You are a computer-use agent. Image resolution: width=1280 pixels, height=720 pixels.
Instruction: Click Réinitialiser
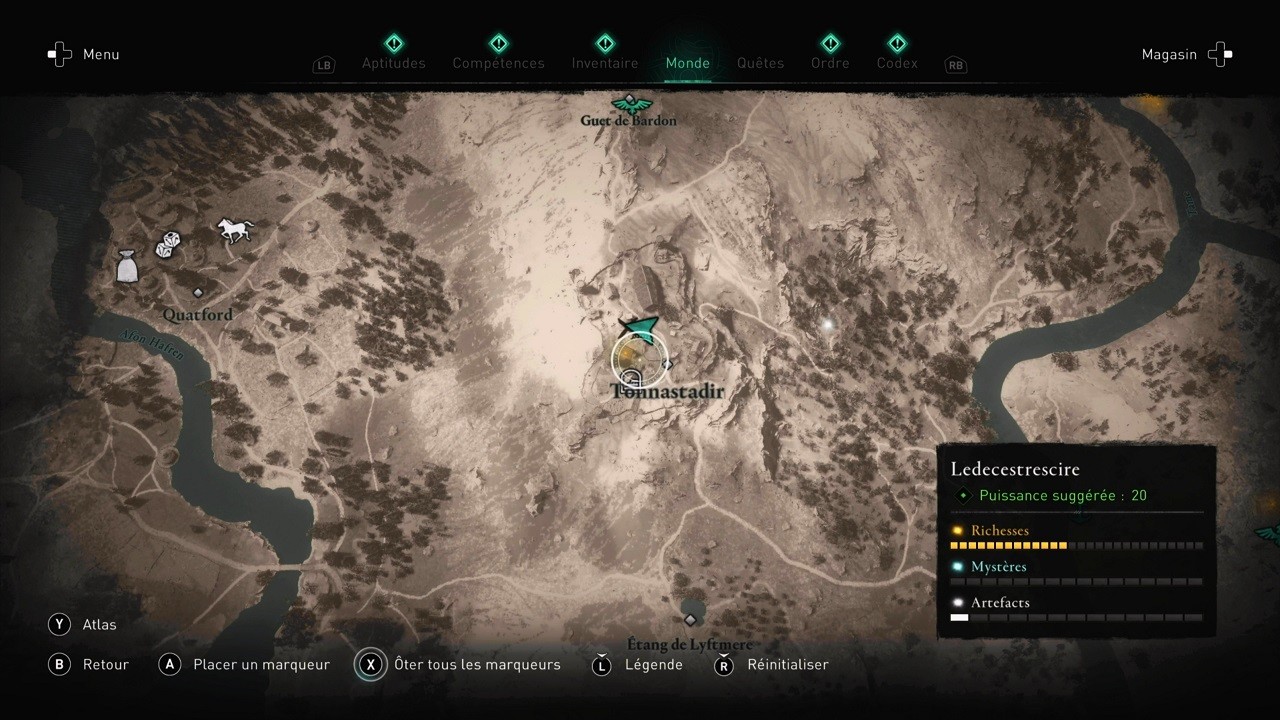click(x=788, y=664)
